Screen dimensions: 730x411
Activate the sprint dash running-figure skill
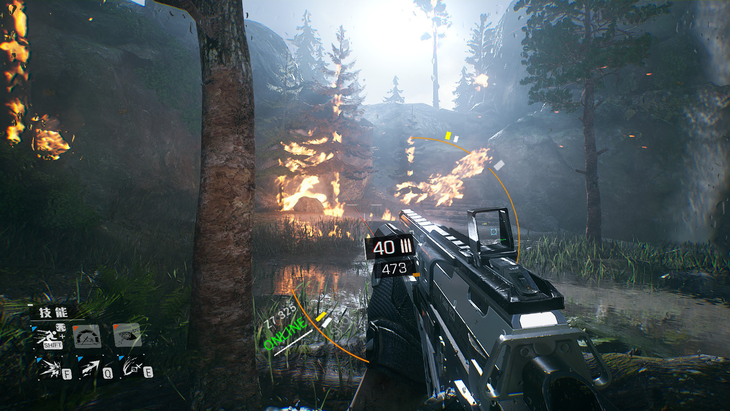click(48, 336)
